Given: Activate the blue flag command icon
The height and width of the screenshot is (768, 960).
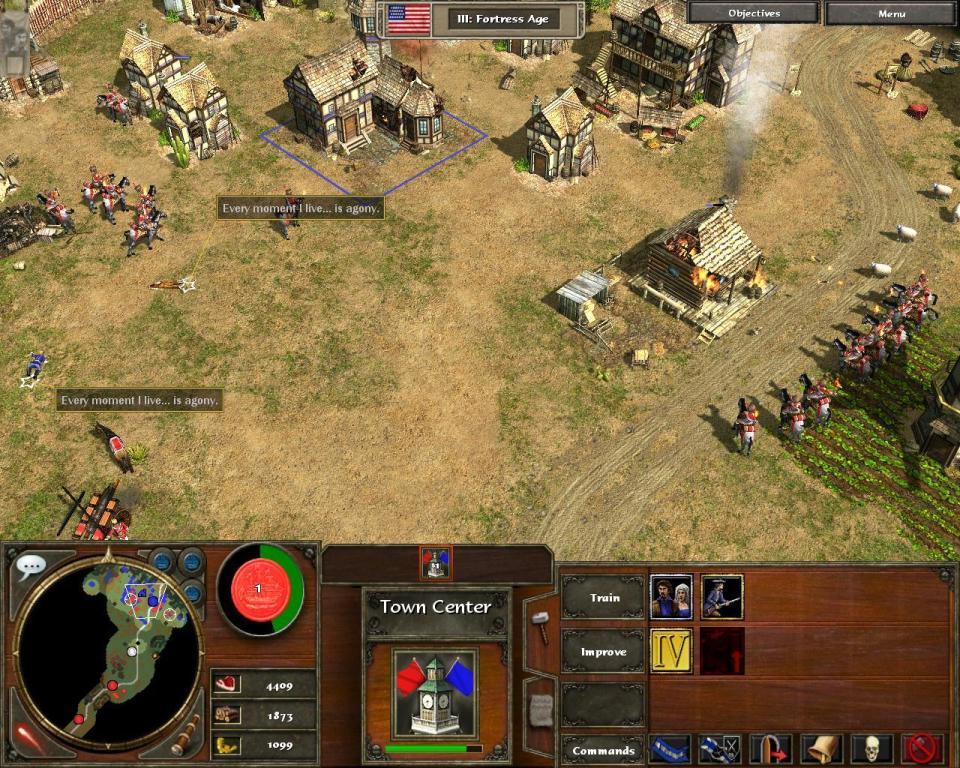Looking at the screenshot, I should coord(669,749).
